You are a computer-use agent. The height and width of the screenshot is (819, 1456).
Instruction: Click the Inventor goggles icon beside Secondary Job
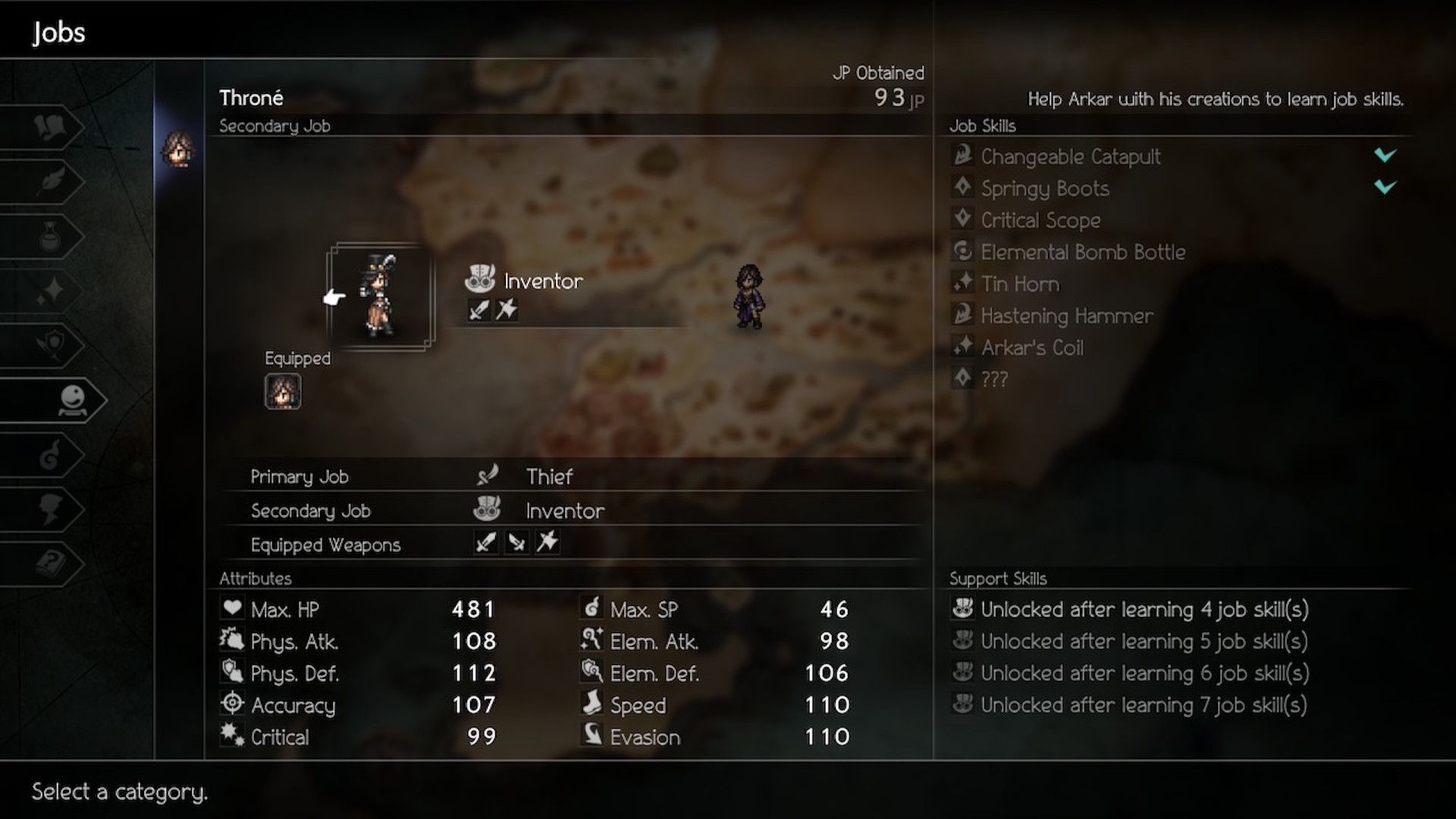pos(488,510)
